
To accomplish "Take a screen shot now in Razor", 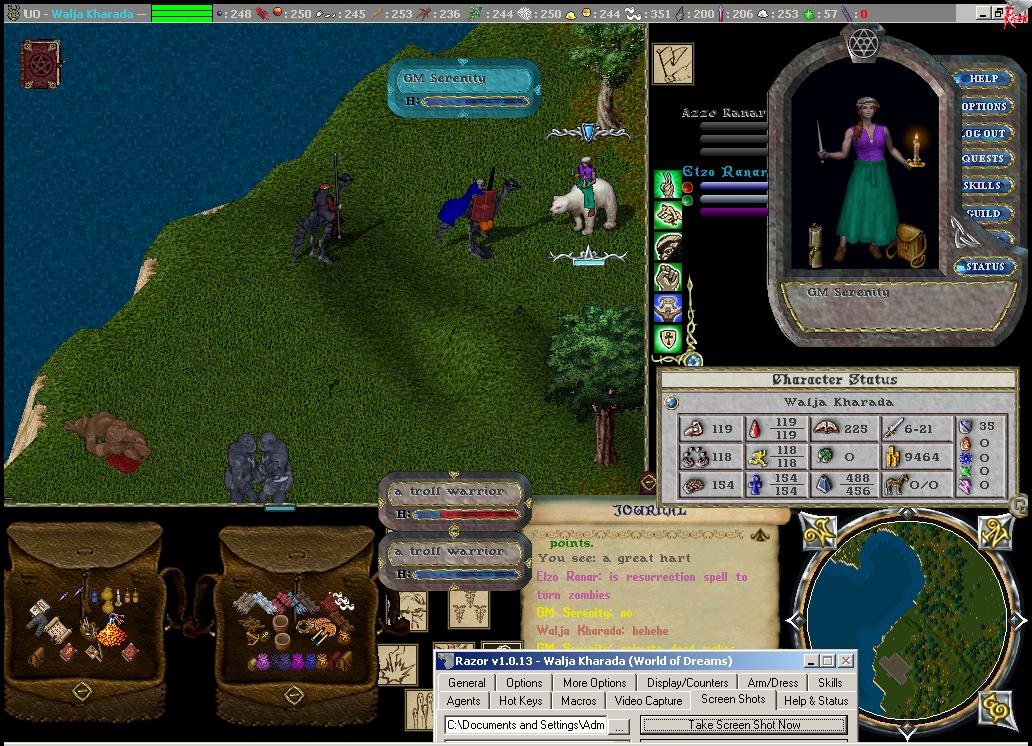I will tap(744, 725).
